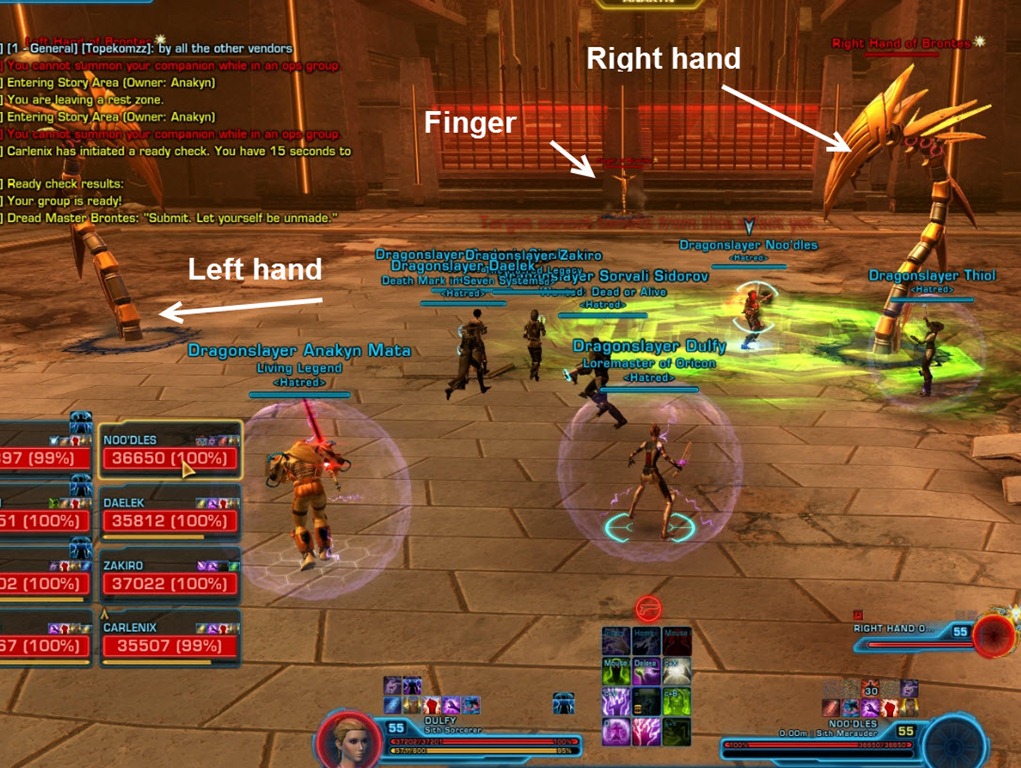The image size is (1021, 768).
Task: Click the red circular blaster icon
Action: tap(649, 607)
